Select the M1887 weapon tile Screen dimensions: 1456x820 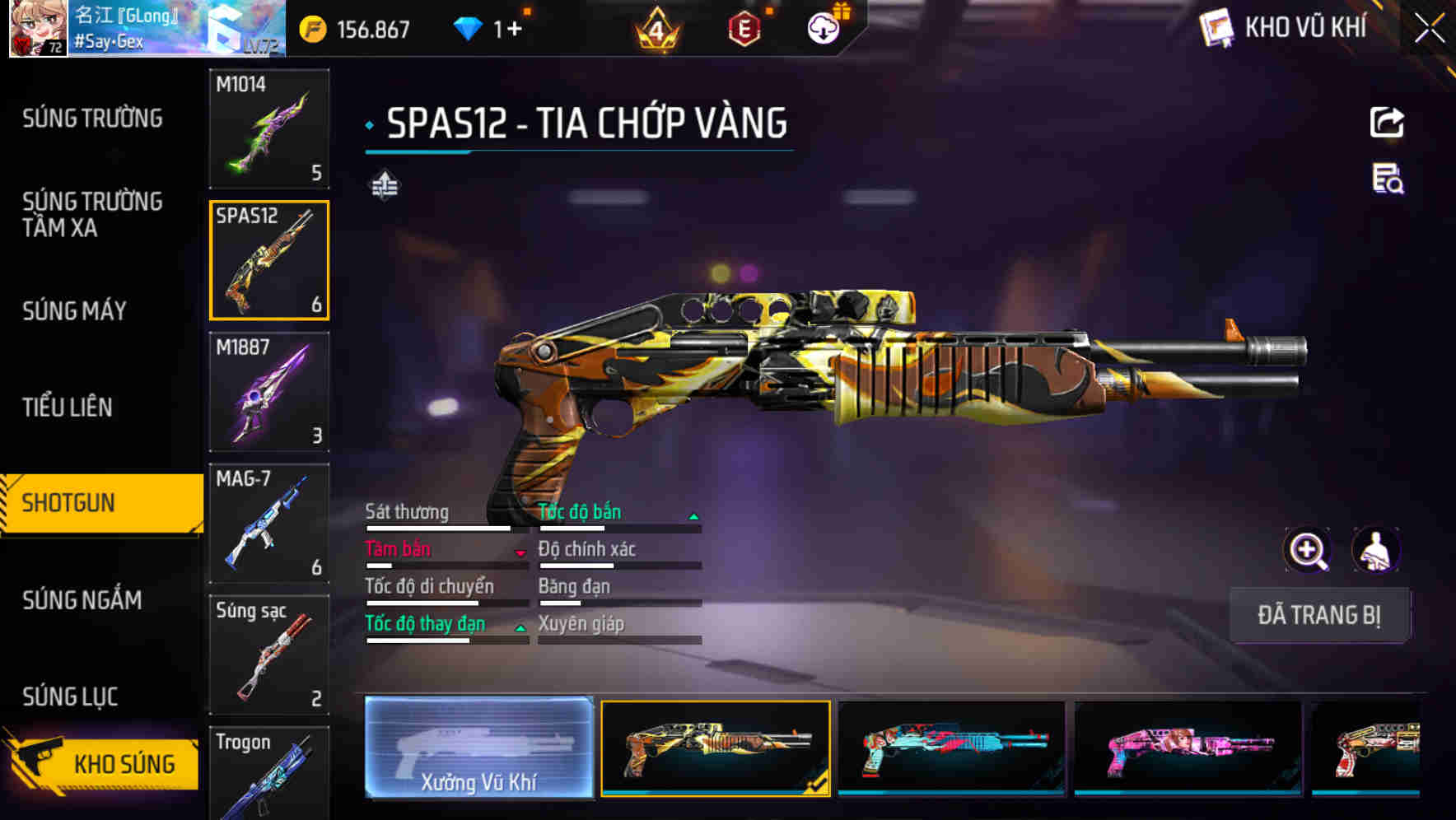pos(269,392)
